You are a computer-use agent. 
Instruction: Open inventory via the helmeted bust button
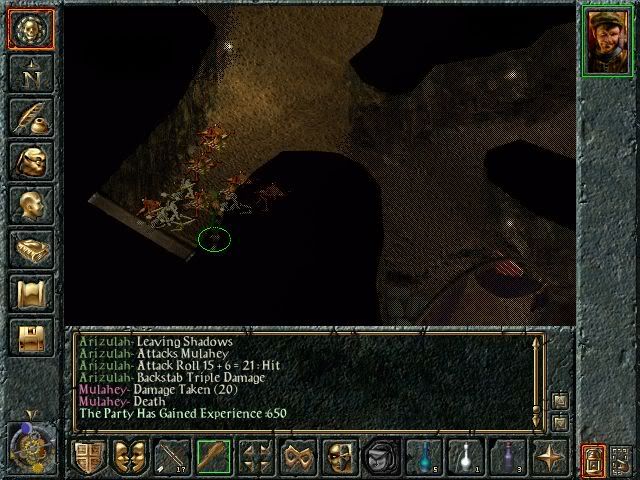tap(29, 161)
